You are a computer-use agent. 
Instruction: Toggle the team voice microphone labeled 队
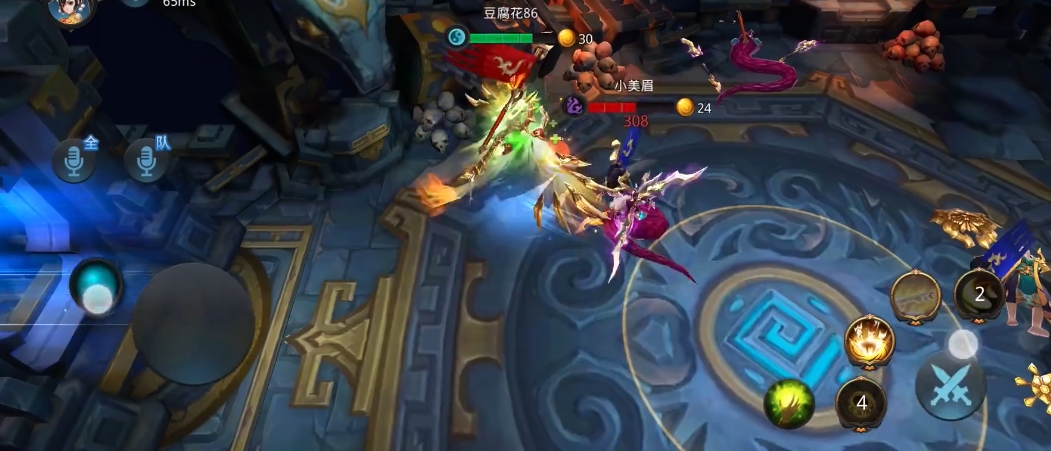pyautogui.click(x=146, y=161)
